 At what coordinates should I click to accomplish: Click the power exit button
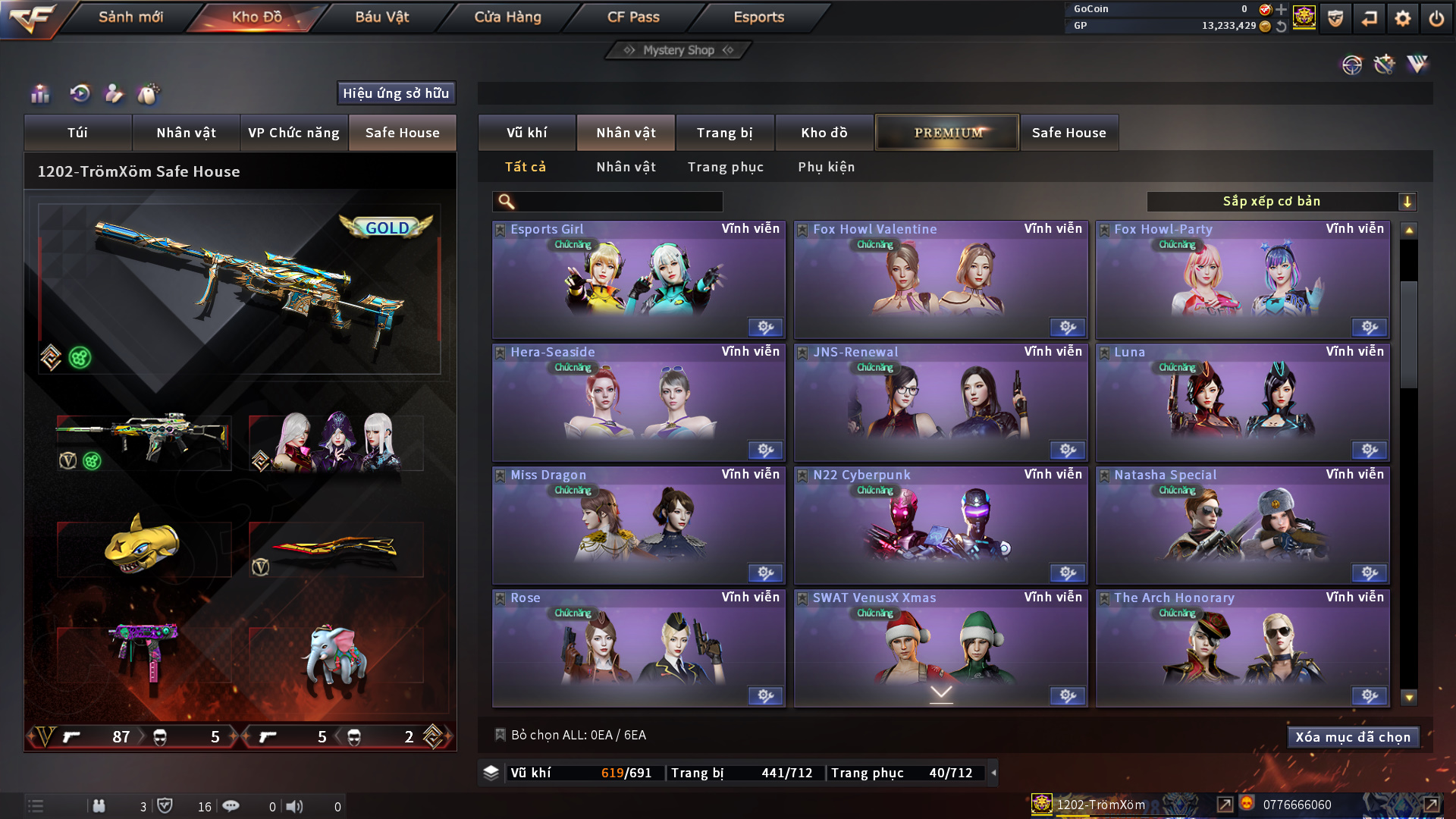[x=1436, y=18]
